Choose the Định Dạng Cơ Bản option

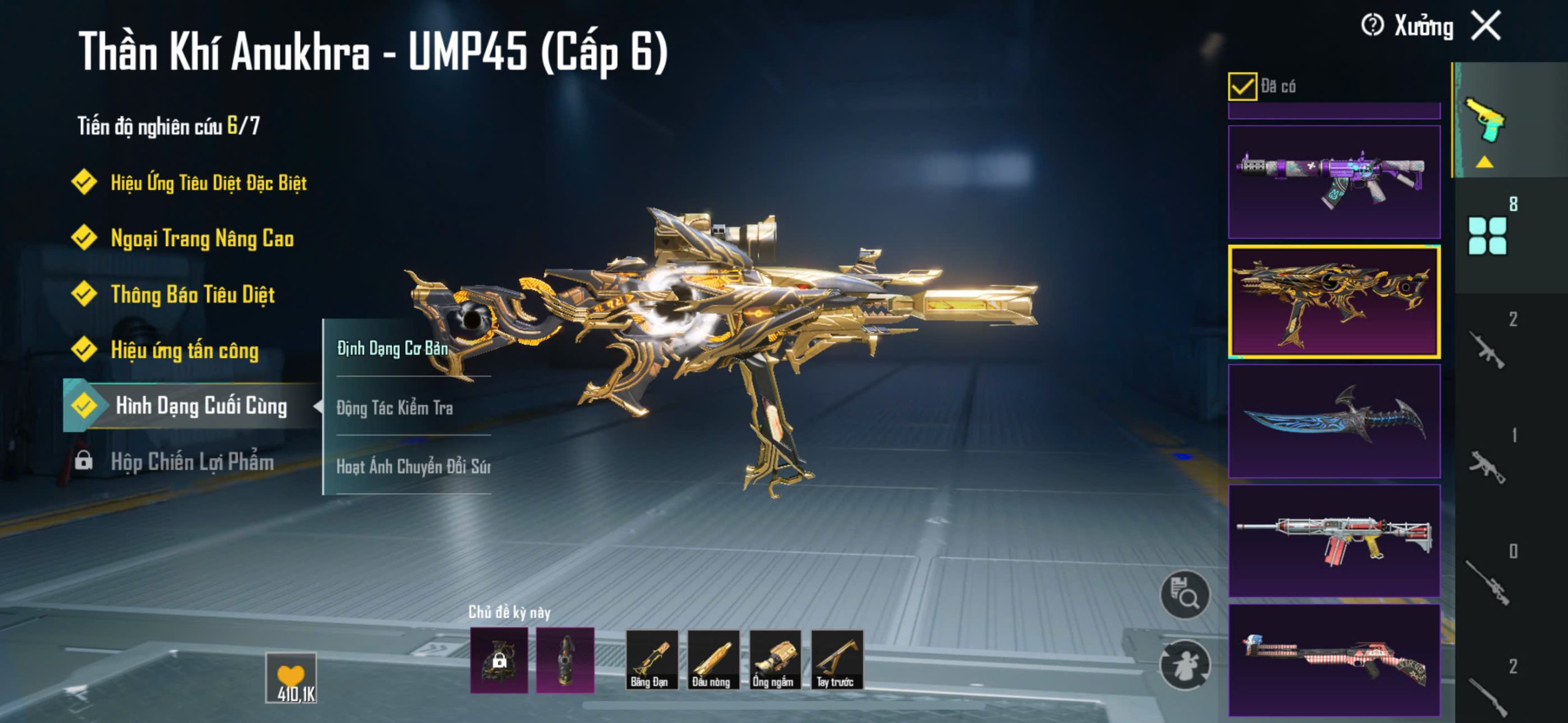click(x=393, y=348)
